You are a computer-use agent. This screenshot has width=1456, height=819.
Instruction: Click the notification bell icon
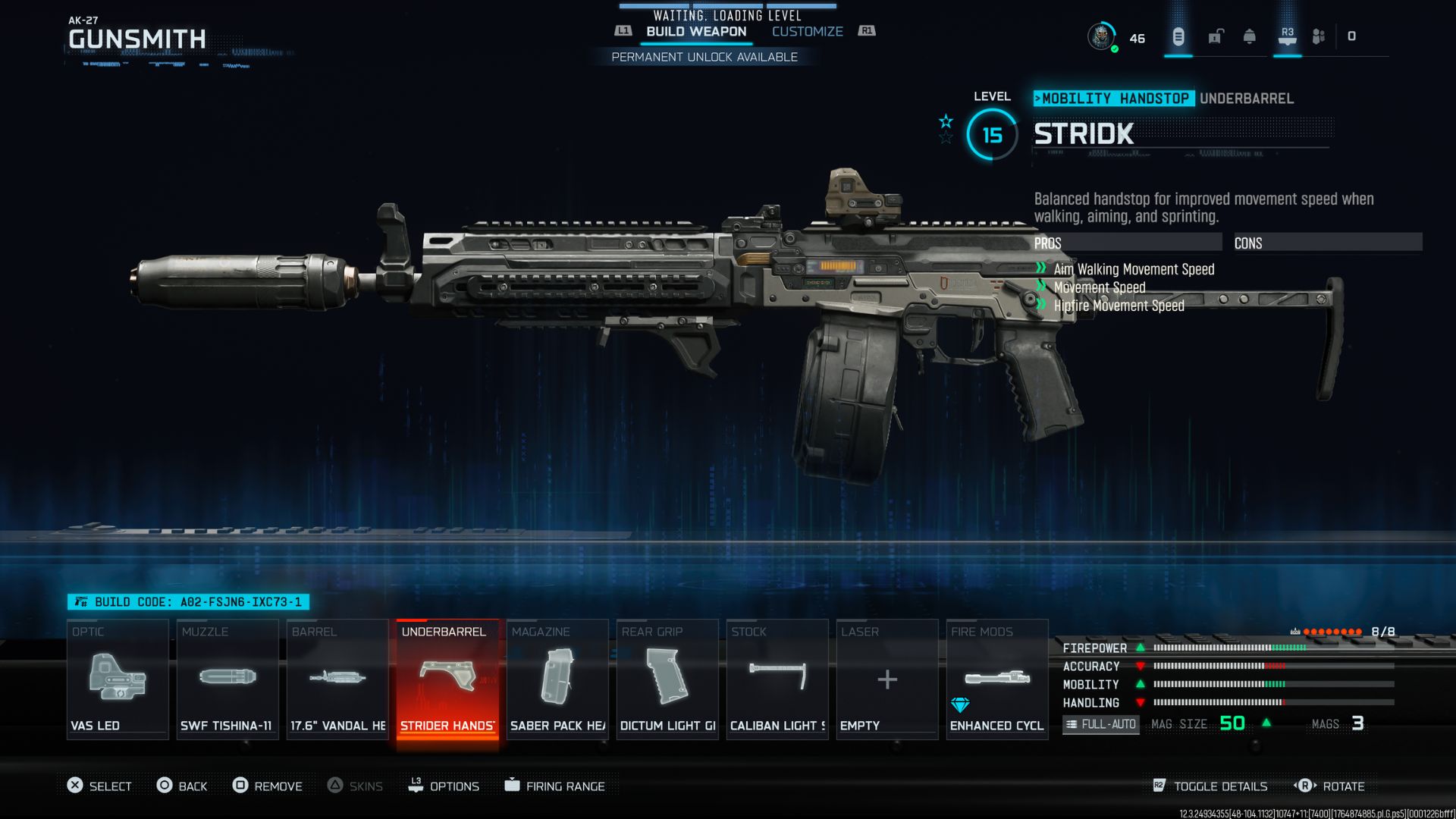tap(1247, 36)
